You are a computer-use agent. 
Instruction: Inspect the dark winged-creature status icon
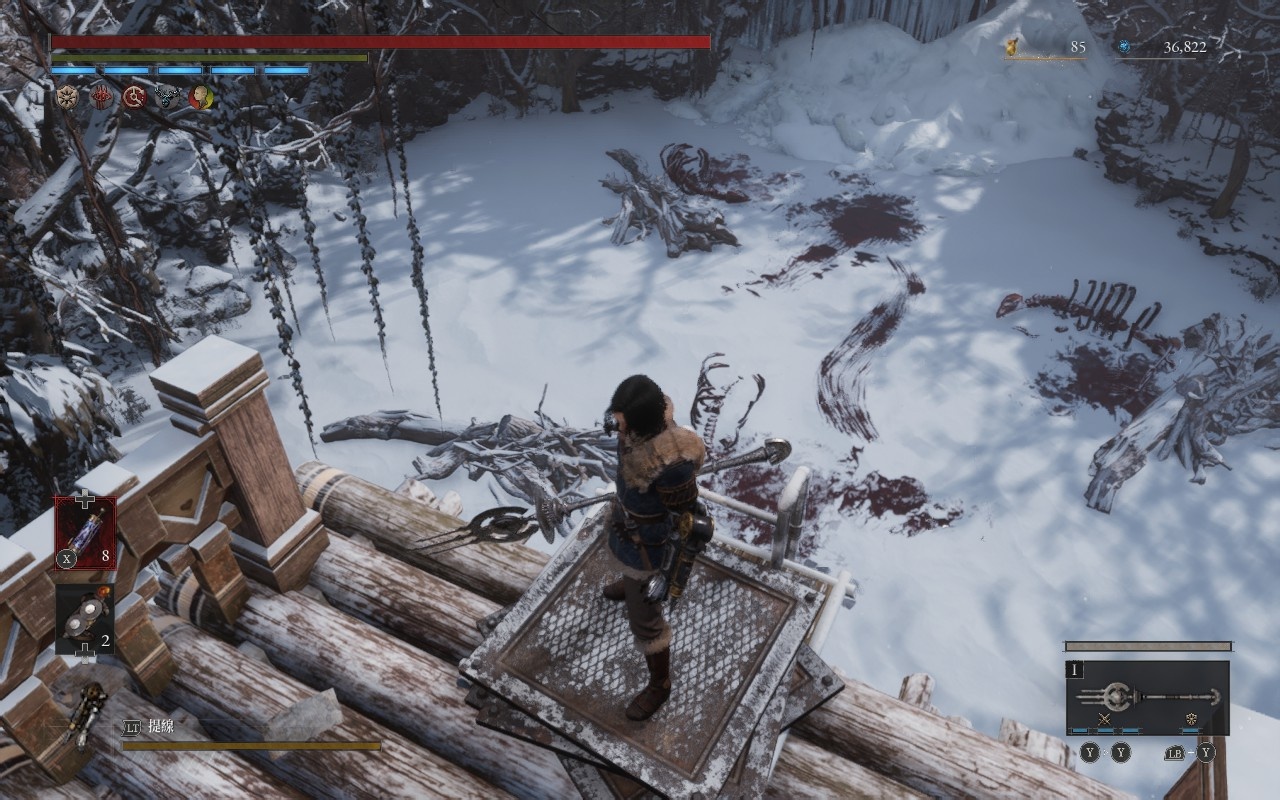point(167,97)
